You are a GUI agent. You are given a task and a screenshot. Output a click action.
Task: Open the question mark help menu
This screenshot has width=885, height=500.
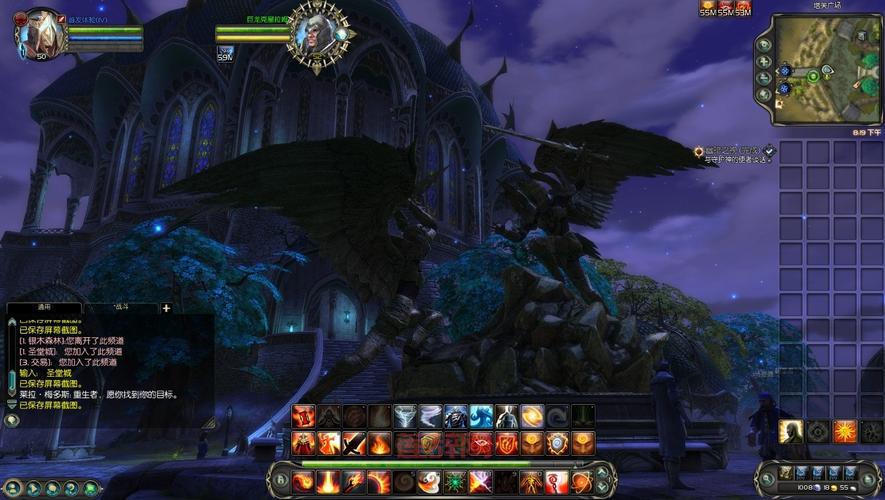[71, 488]
